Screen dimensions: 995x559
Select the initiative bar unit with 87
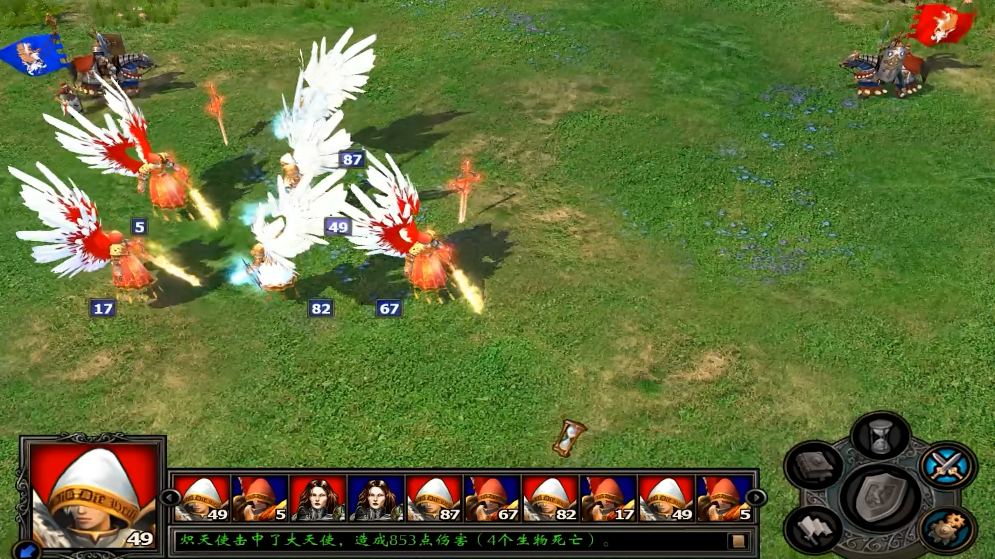coord(434,498)
